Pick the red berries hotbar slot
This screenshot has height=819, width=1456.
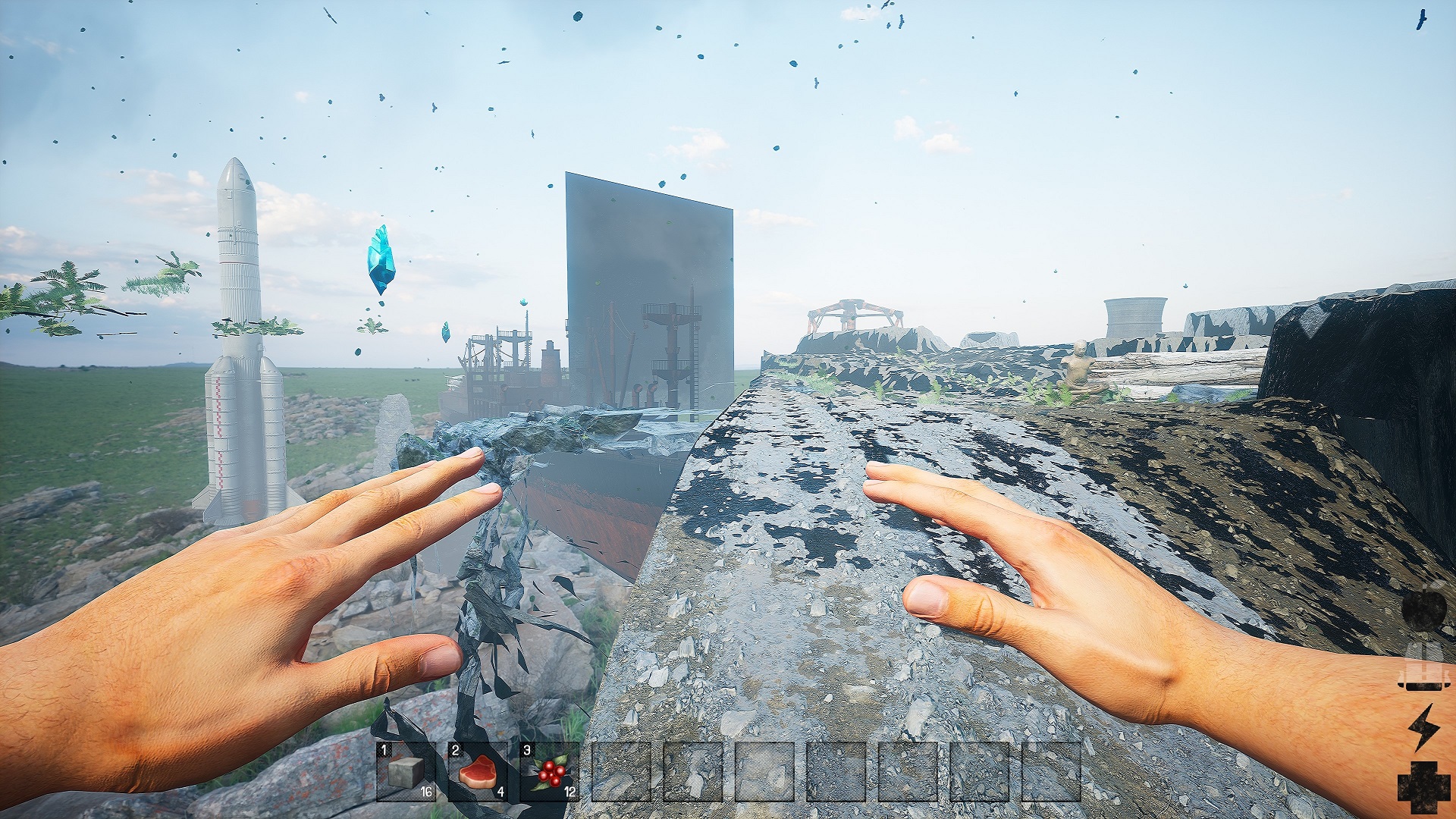(549, 772)
